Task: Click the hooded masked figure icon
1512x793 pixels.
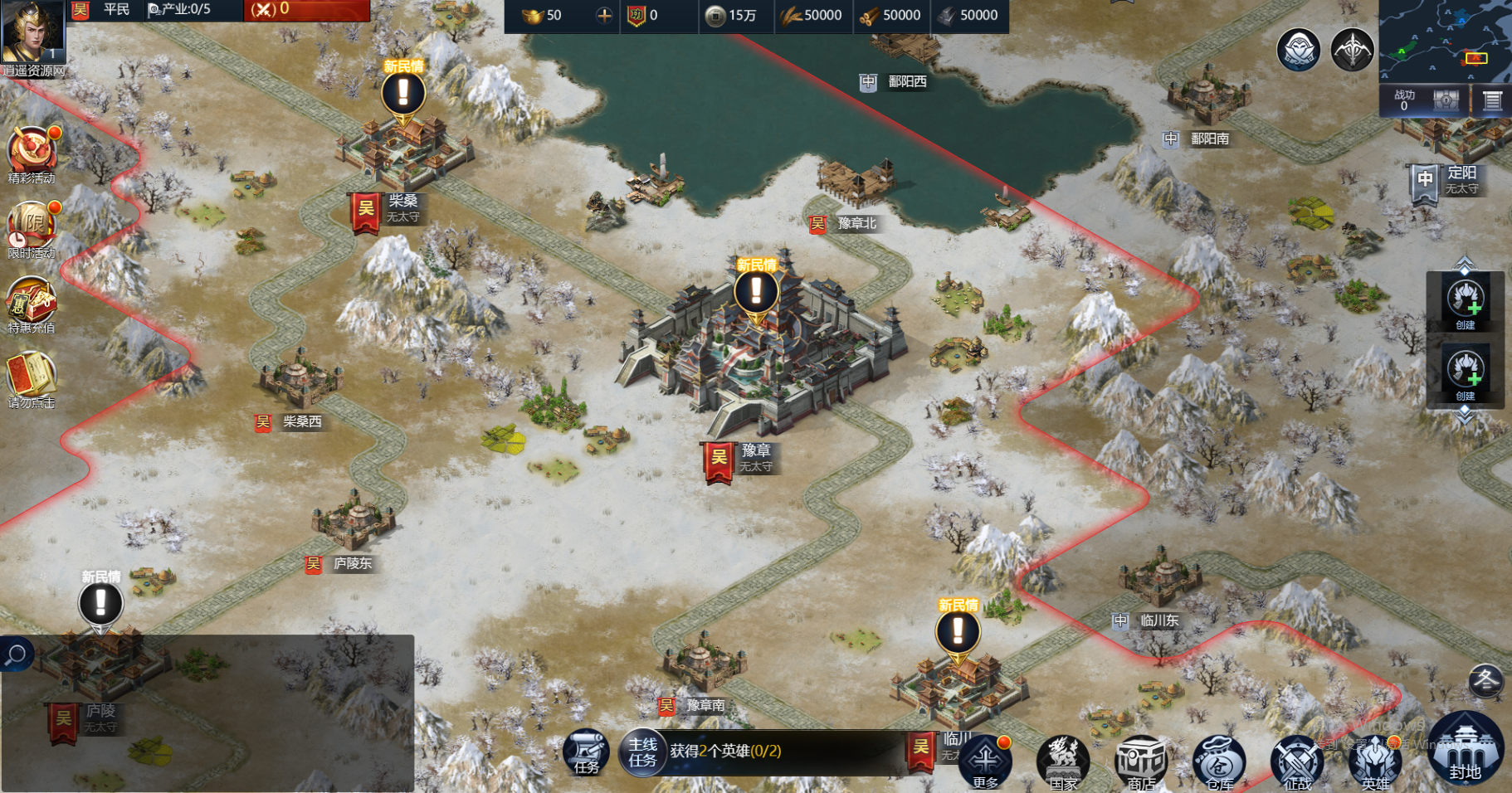Action: [1299, 49]
